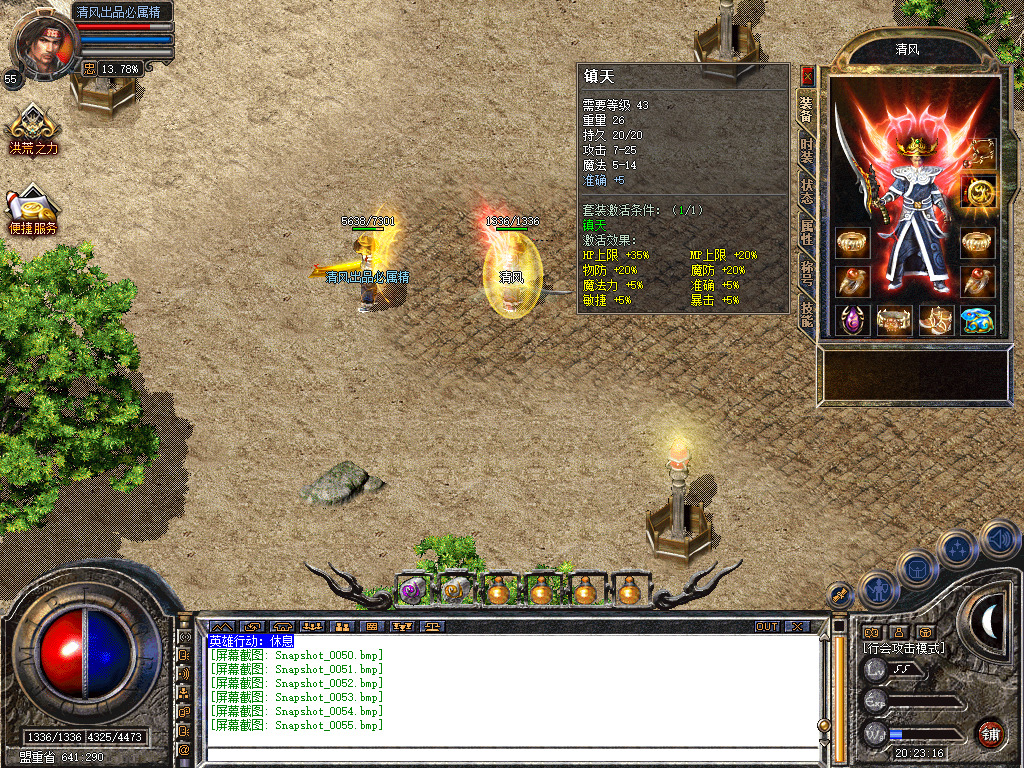Open the 洪荒之力 feature icon
1024x768 pixels.
(33, 130)
